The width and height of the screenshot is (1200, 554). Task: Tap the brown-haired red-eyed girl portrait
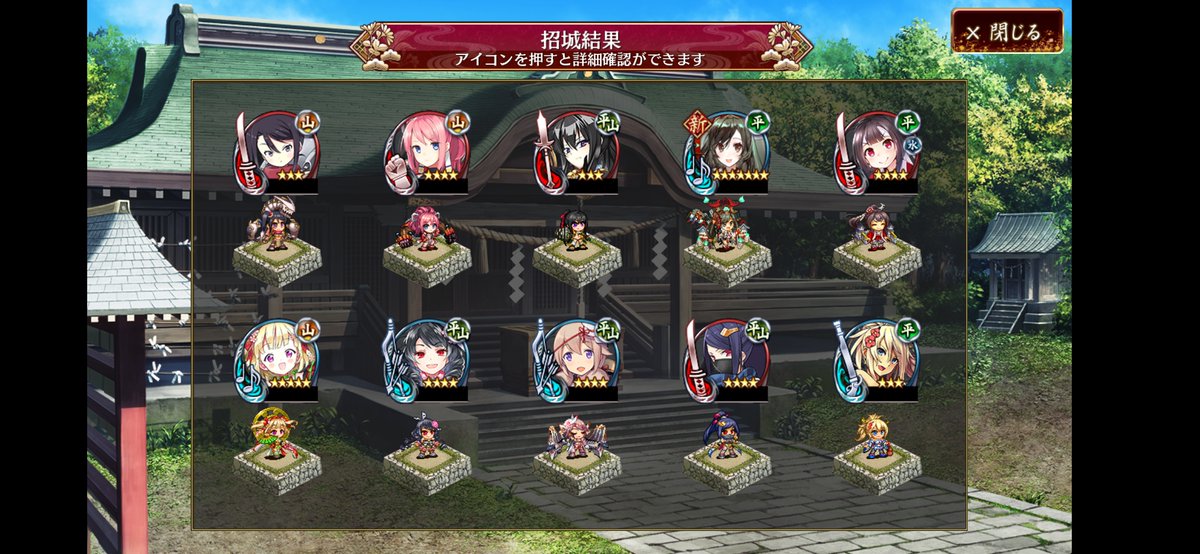point(877,152)
